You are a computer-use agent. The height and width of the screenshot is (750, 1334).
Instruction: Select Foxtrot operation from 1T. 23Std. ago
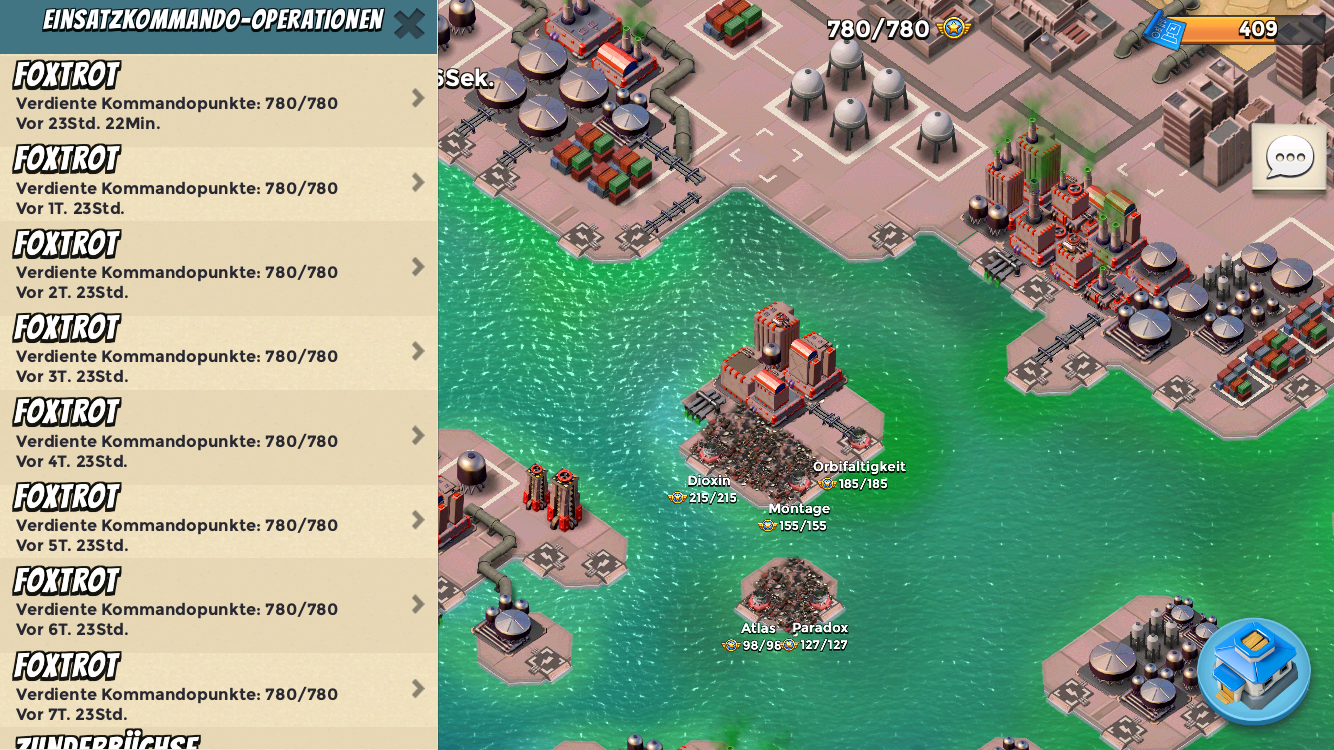coord(218,183)
